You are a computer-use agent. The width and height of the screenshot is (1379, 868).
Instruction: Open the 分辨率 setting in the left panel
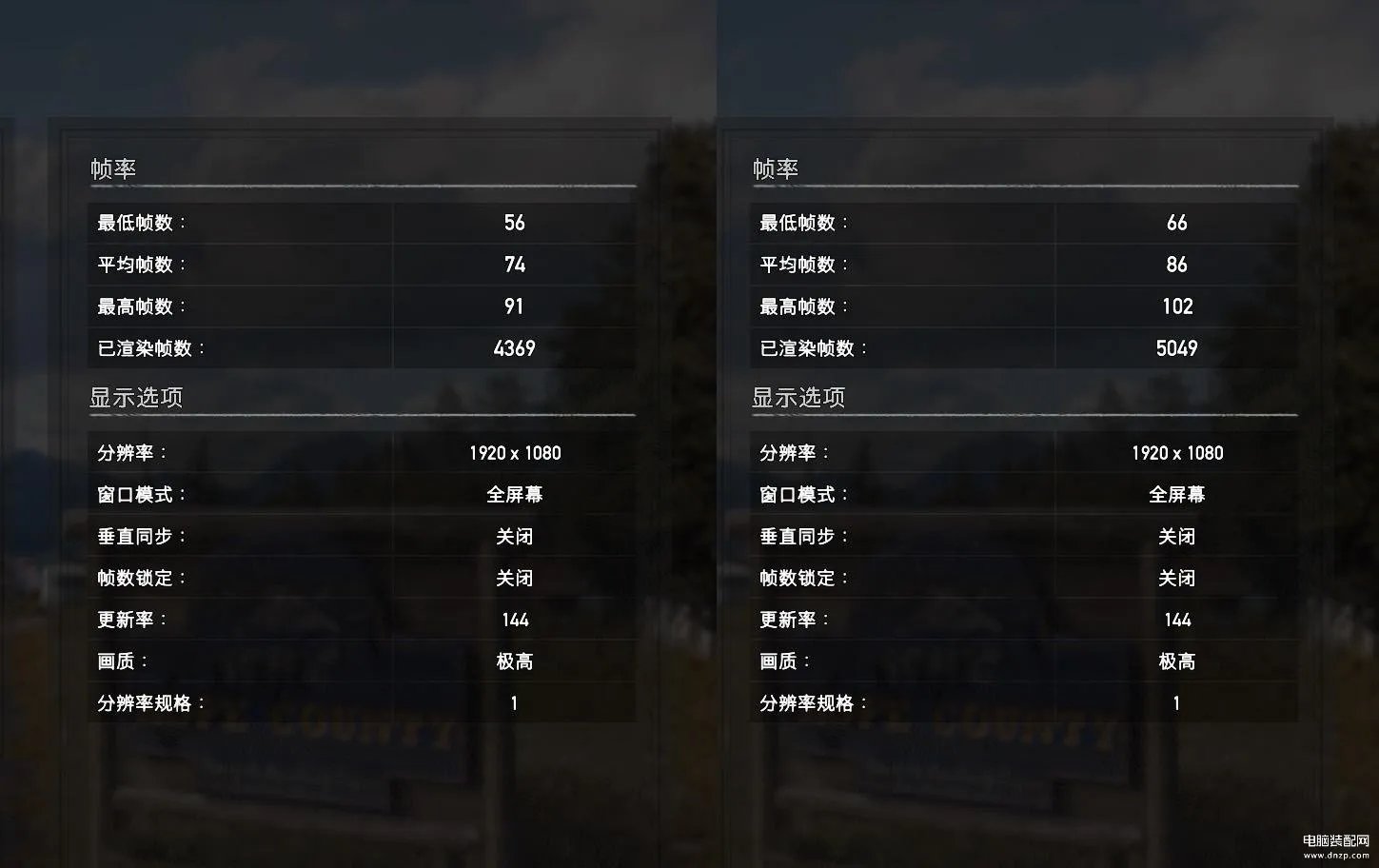(514, 452)
